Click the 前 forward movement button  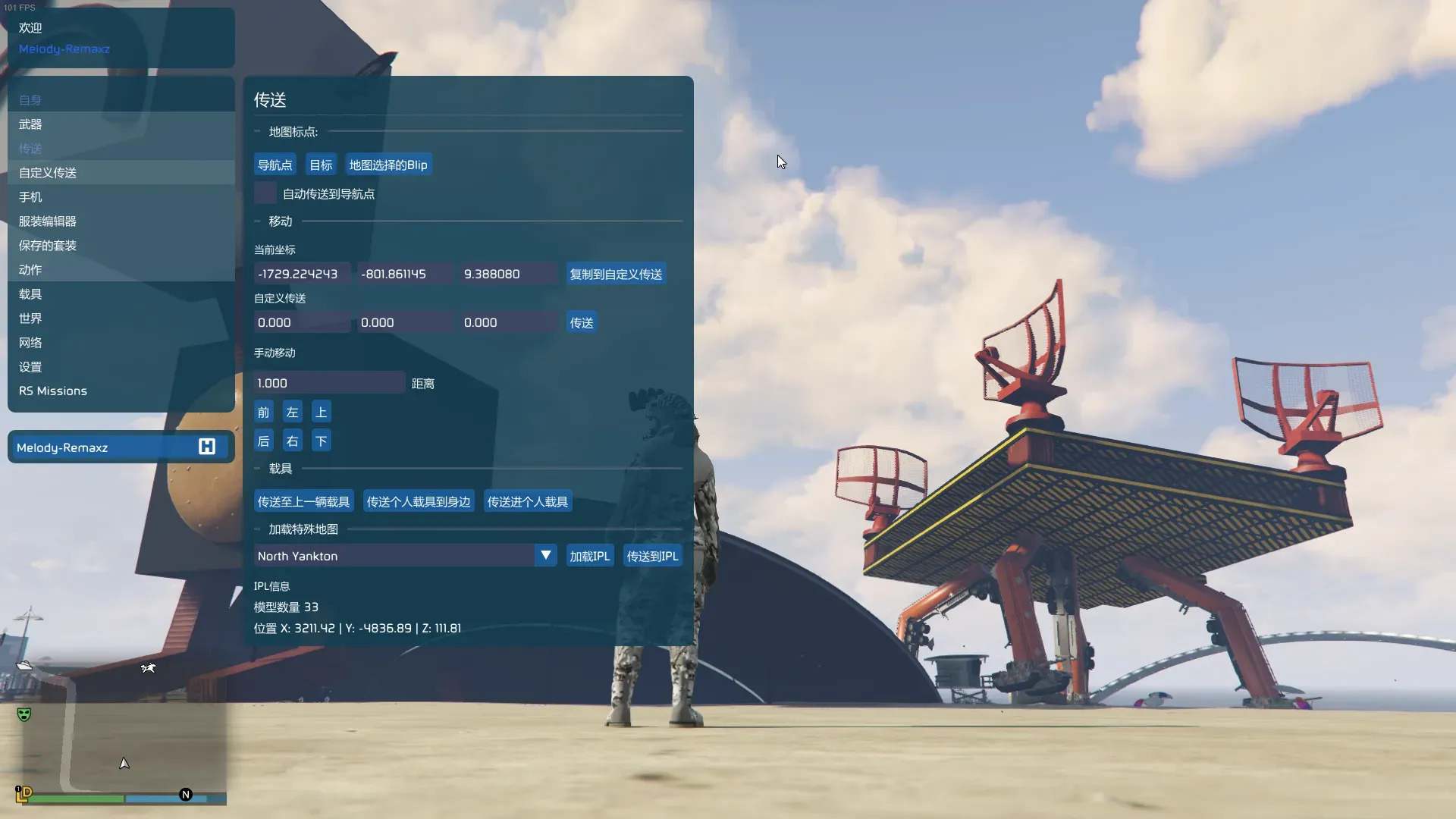(262, 412)
